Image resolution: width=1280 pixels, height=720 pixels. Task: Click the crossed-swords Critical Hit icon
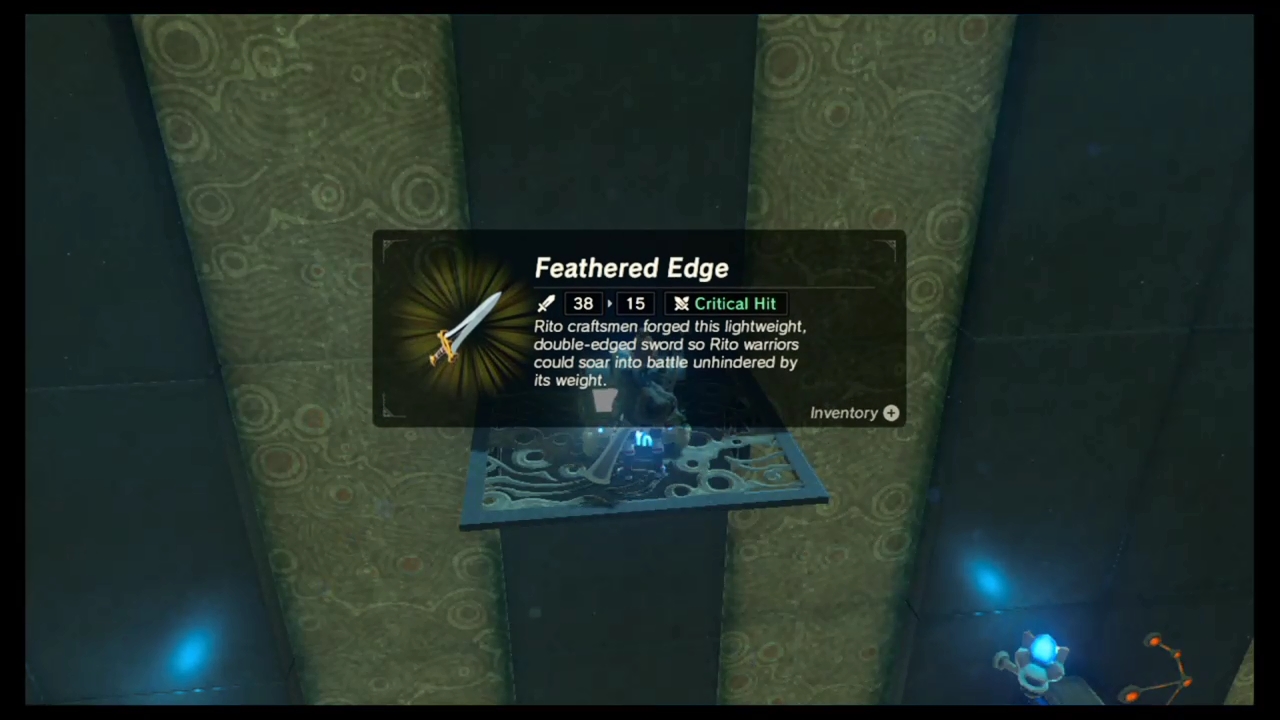[681, 303]
